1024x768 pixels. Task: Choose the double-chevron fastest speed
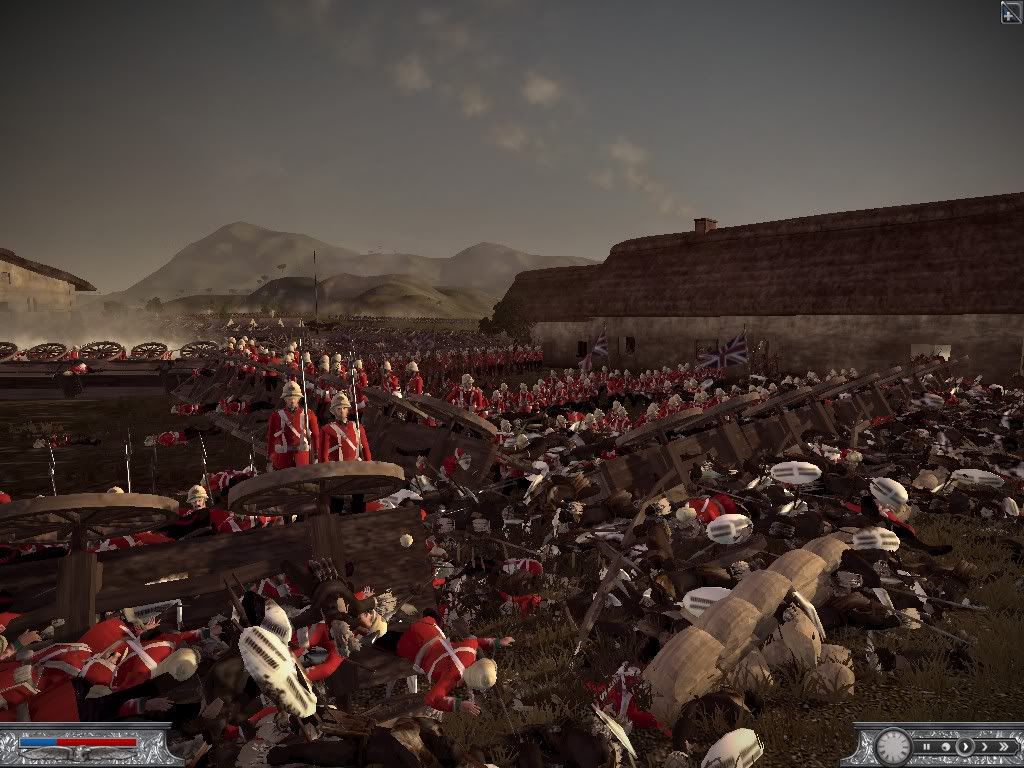point(1003,746)
